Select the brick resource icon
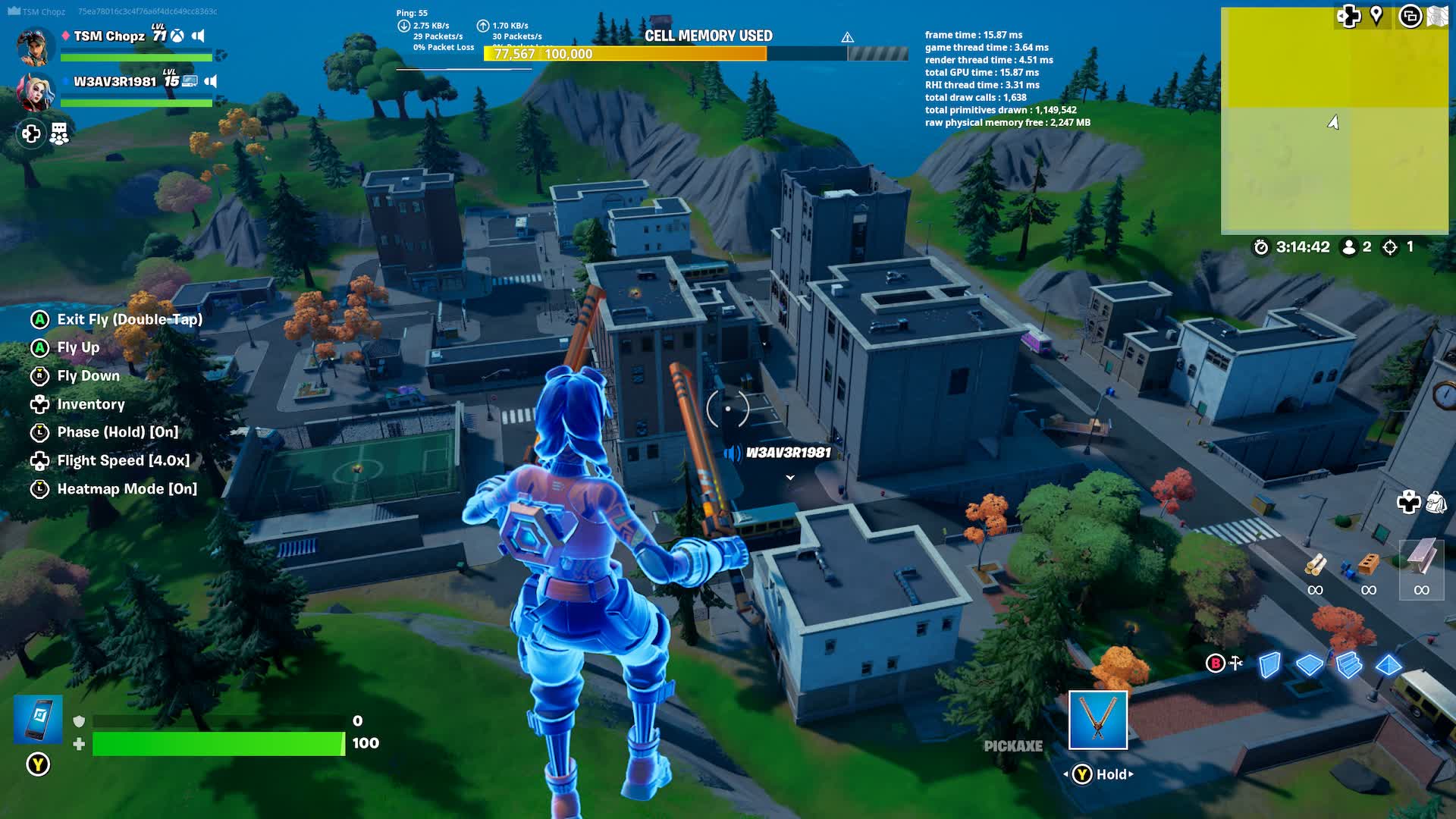Viewport: 1456px width, 819px height. click(1368, 565)
